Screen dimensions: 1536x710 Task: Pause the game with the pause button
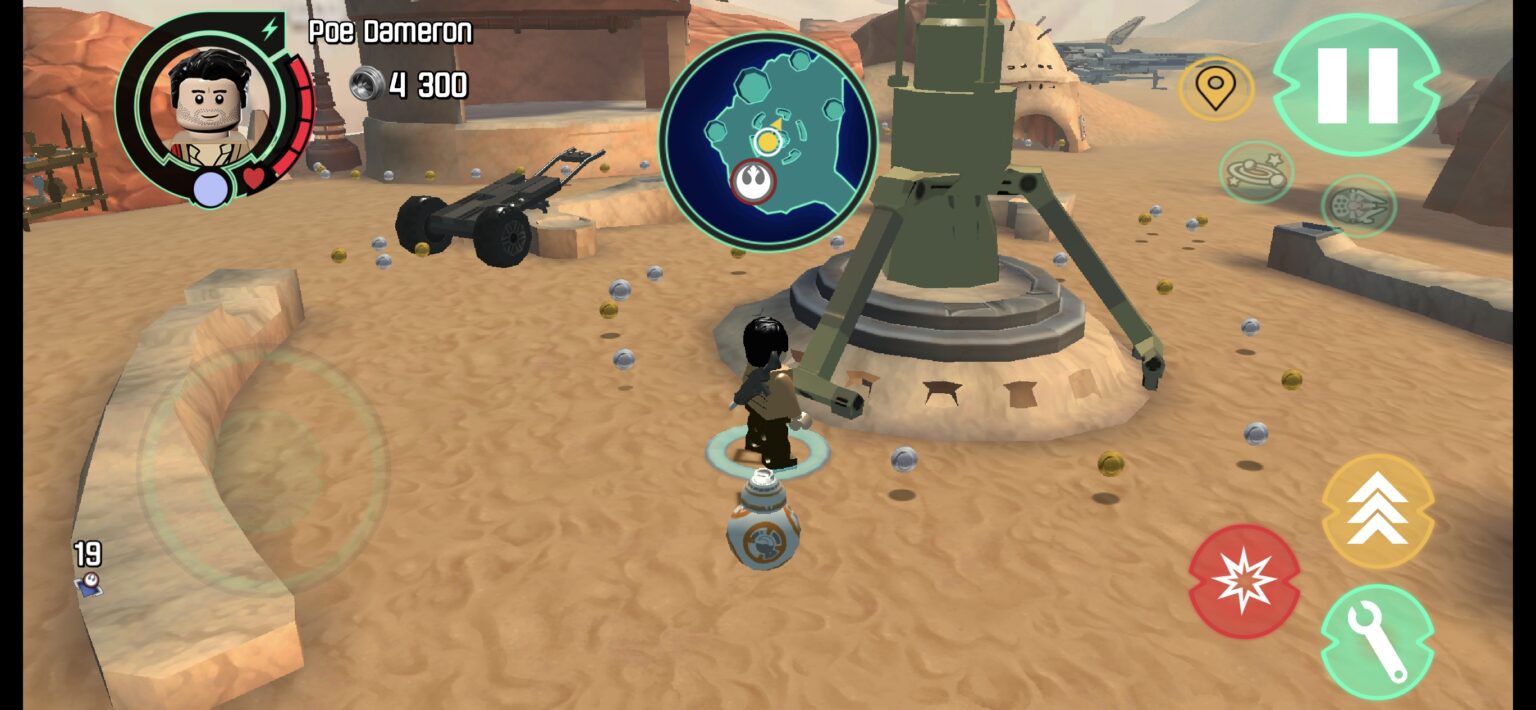click(x=1356, y=85)
